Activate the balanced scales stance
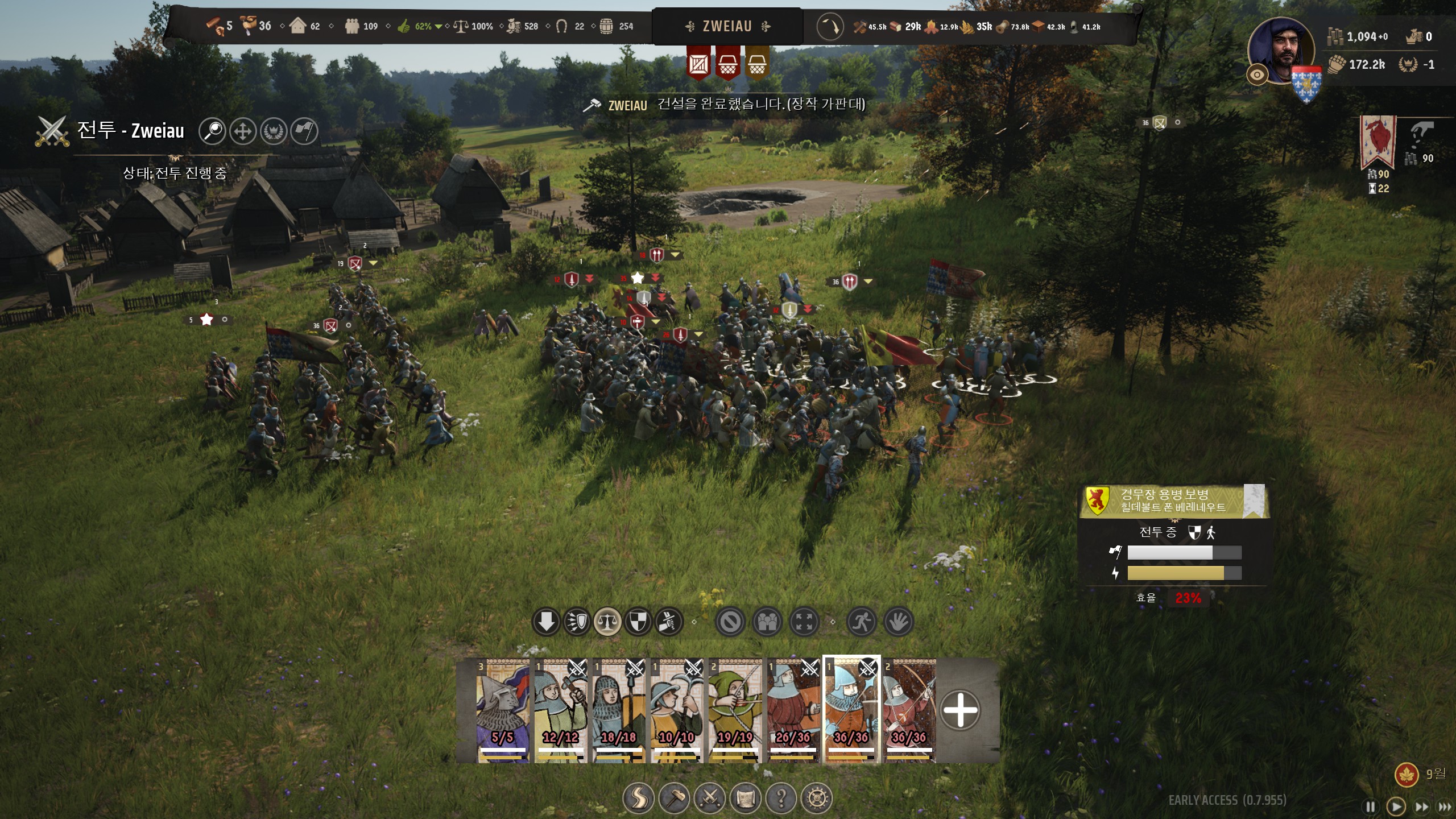 pos(607,622)
